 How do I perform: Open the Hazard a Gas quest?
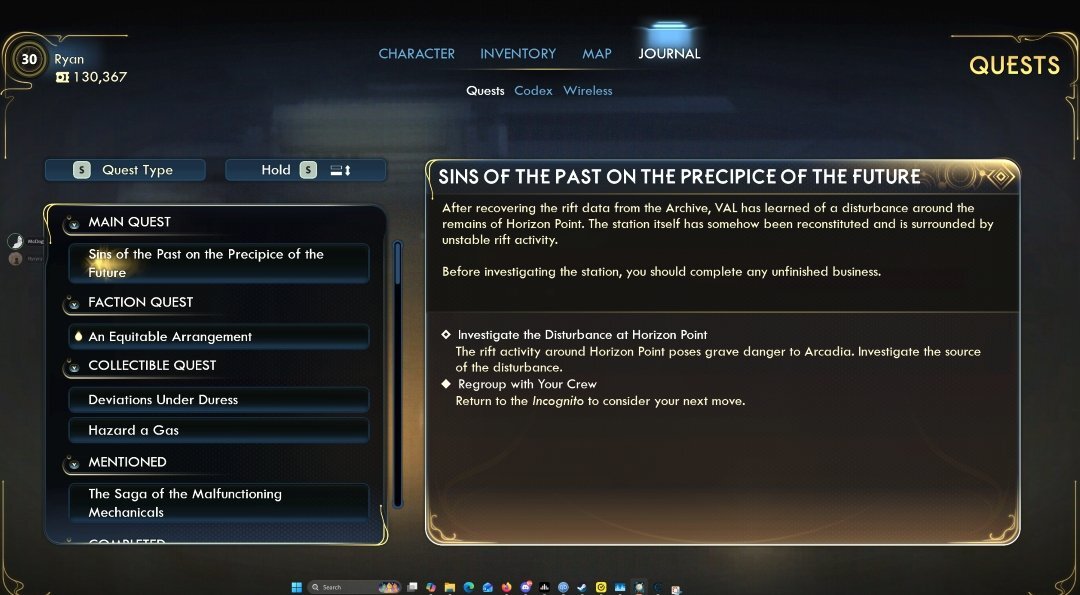(x=218, y=430)
